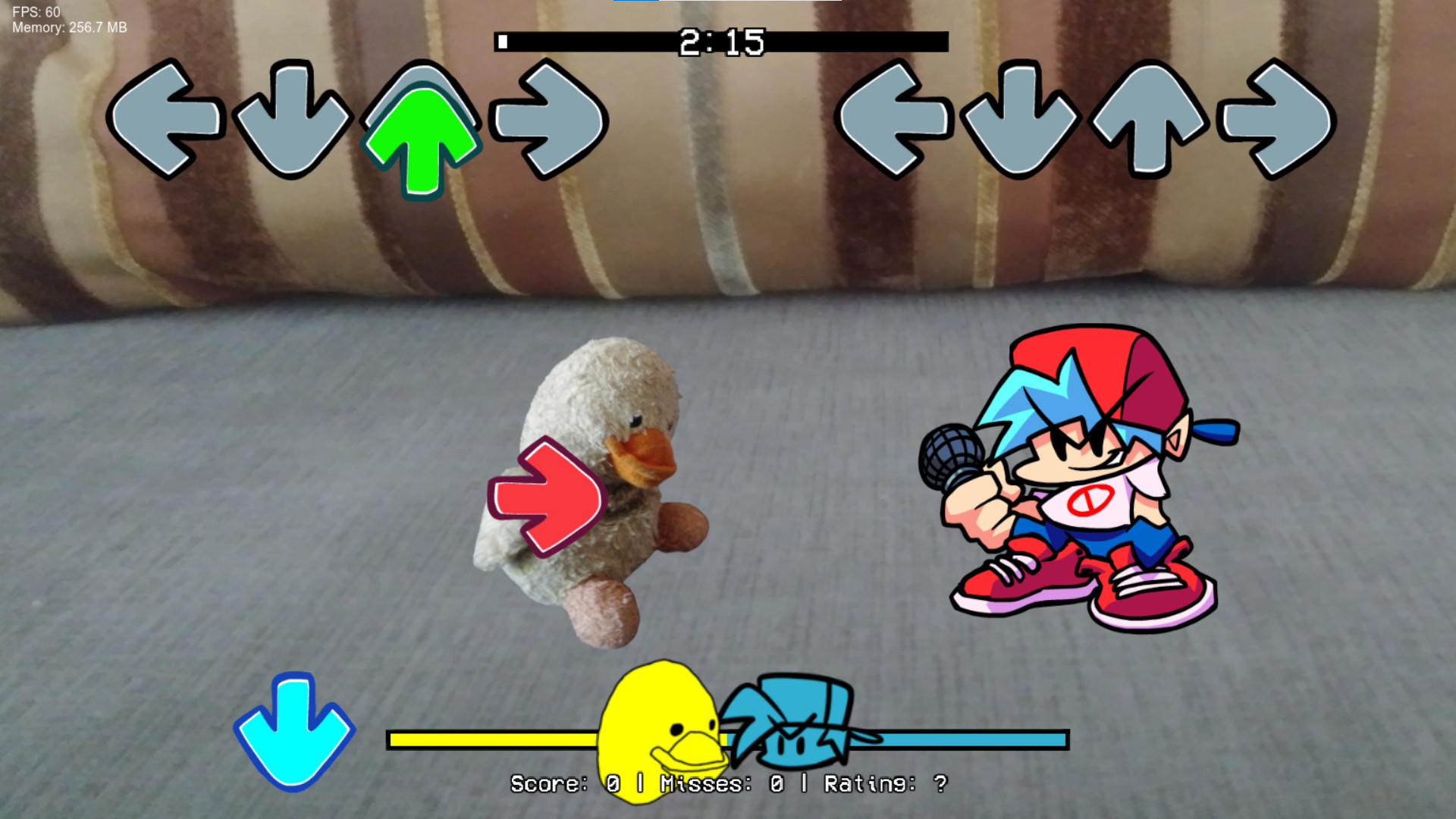Click the Memory usage readout
Image resolution: width=1456 pixels, height=819 pixels.
68,29
